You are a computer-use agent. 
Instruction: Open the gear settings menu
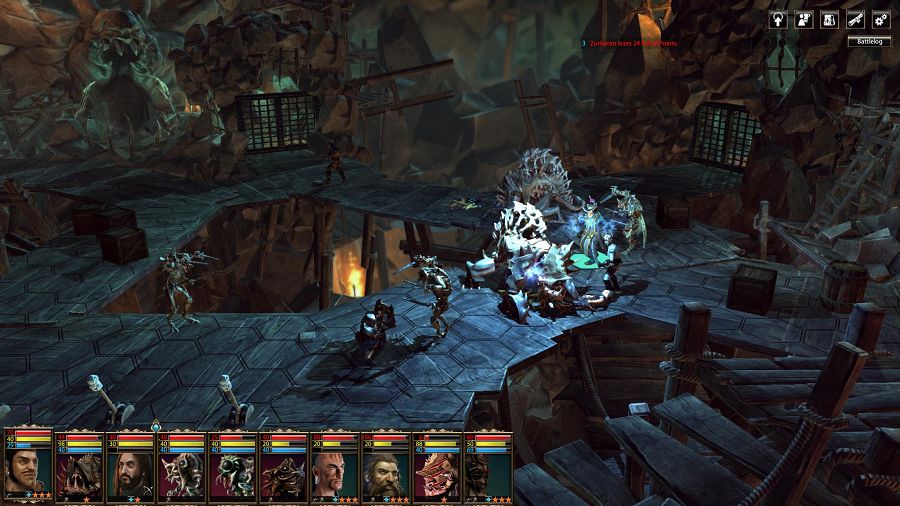[x=881, y=19]
